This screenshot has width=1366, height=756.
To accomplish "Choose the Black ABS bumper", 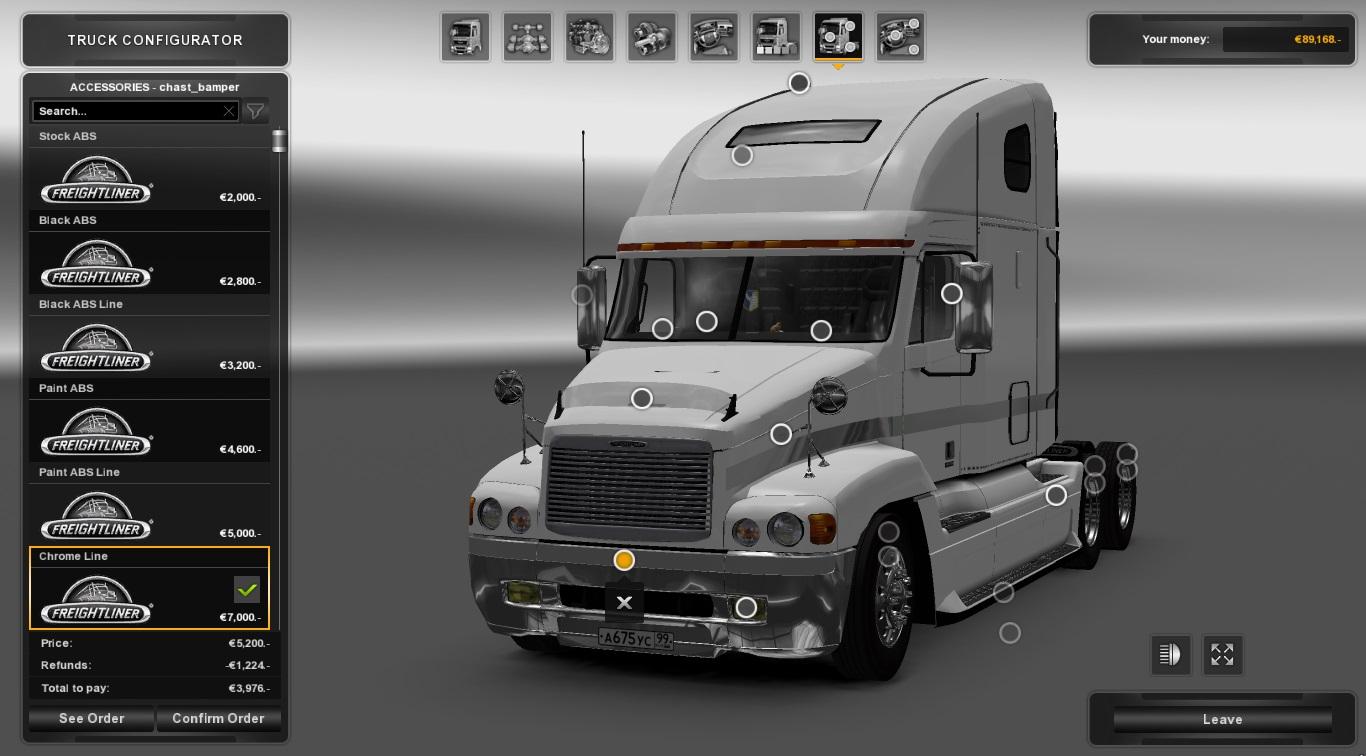I will pyautogui.click(x=149, y=264).
